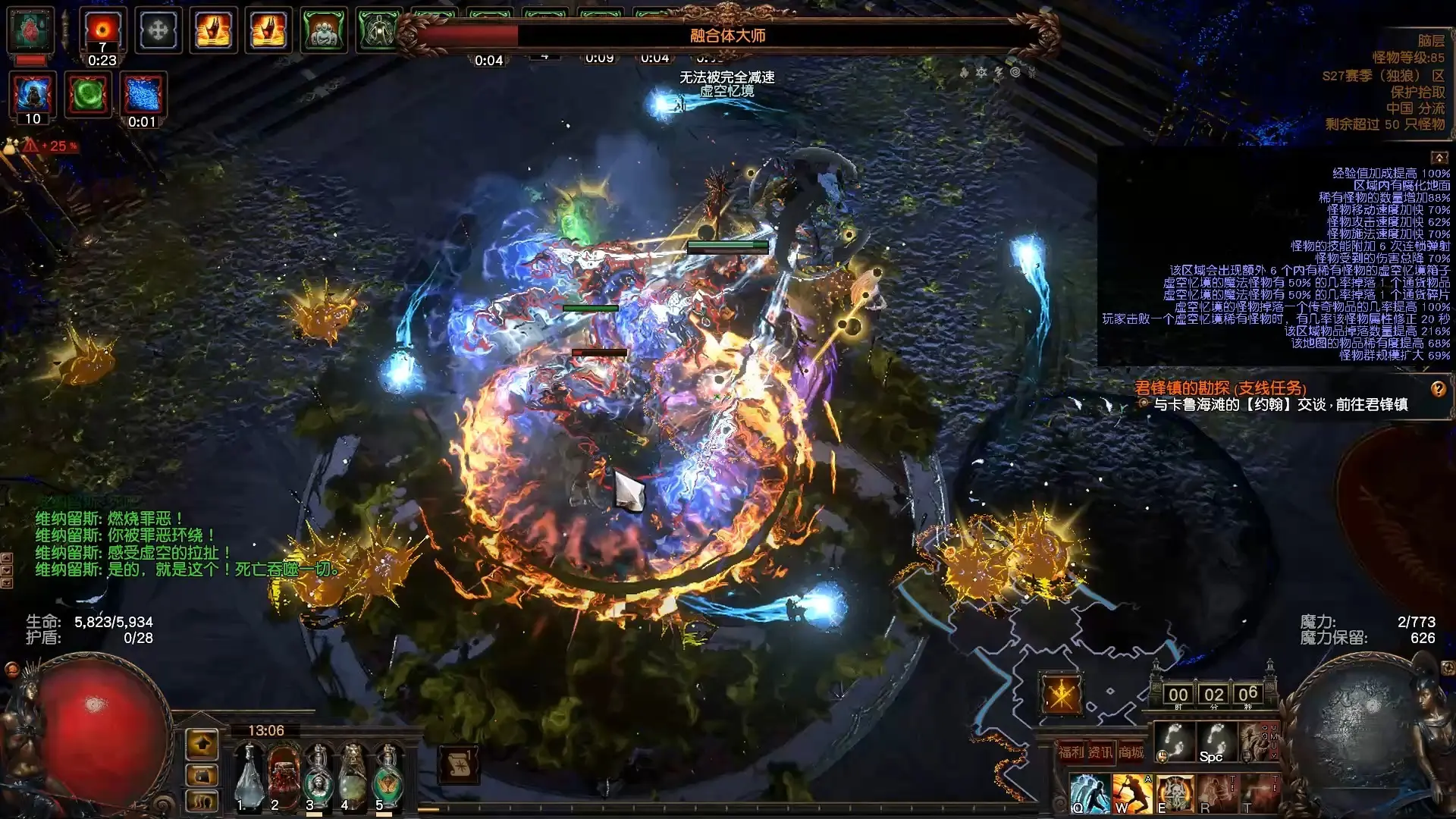Image resolution: width=1456 pixels, height=819 pixels.
Task: Click the yellow house button beside flasks
Action: click(x=202, y=745)
